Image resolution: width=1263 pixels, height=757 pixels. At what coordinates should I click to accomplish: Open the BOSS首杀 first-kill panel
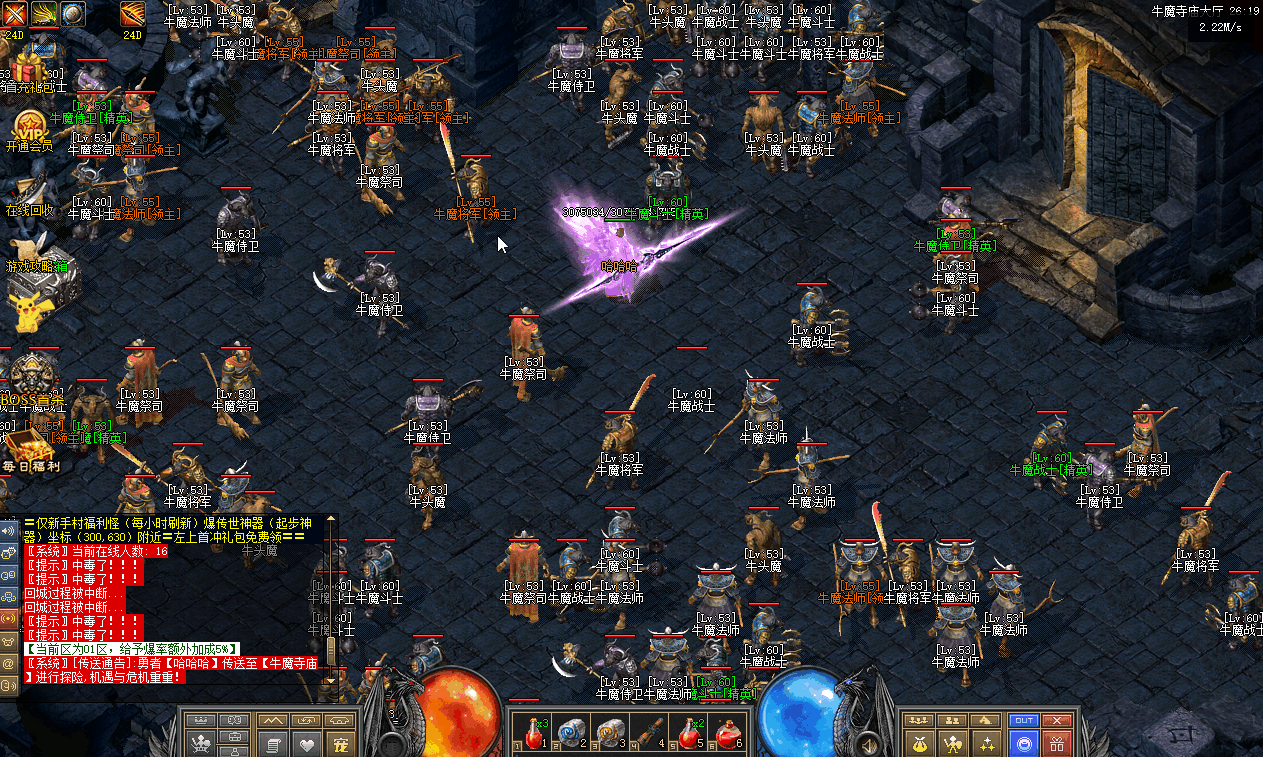(x=30, y=385)
